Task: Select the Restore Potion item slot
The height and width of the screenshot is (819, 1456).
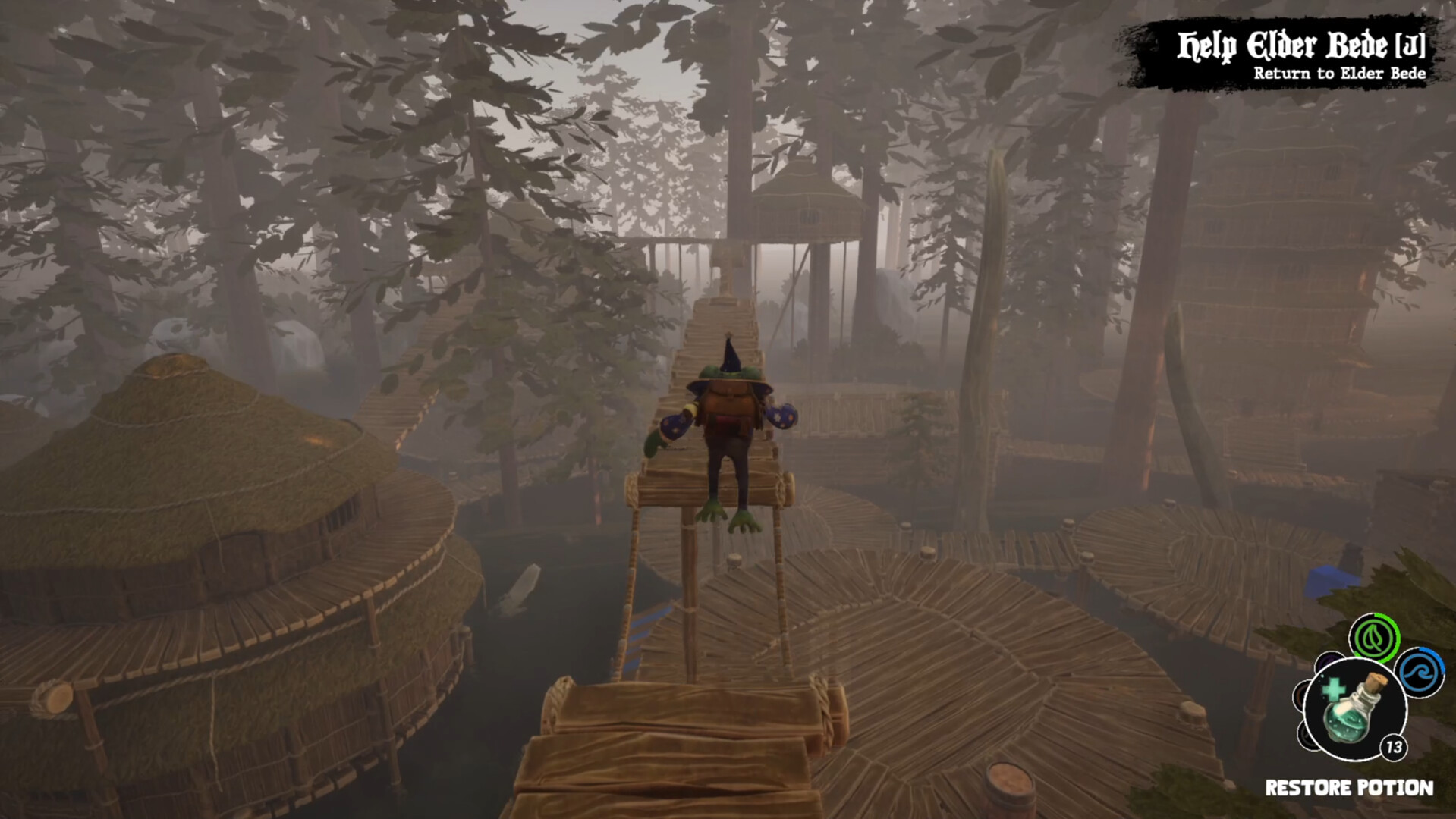Action: tap(1354, 710)
